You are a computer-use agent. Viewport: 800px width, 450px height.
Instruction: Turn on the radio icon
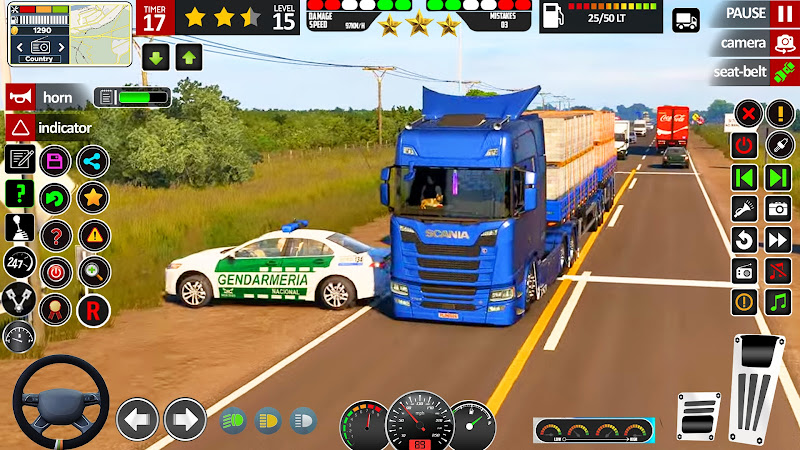[x=744, y=271]
